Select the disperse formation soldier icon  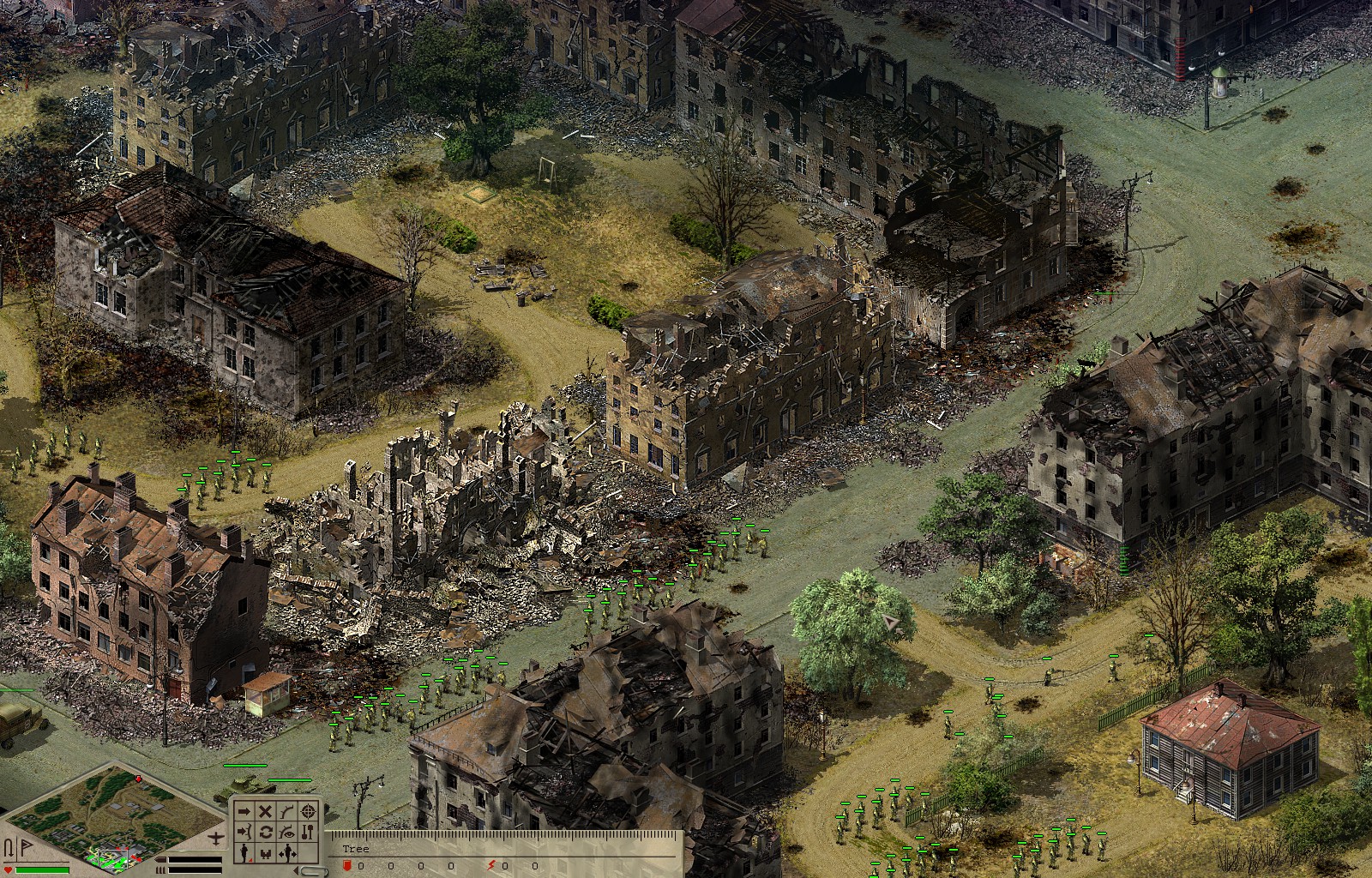point(286,852)
